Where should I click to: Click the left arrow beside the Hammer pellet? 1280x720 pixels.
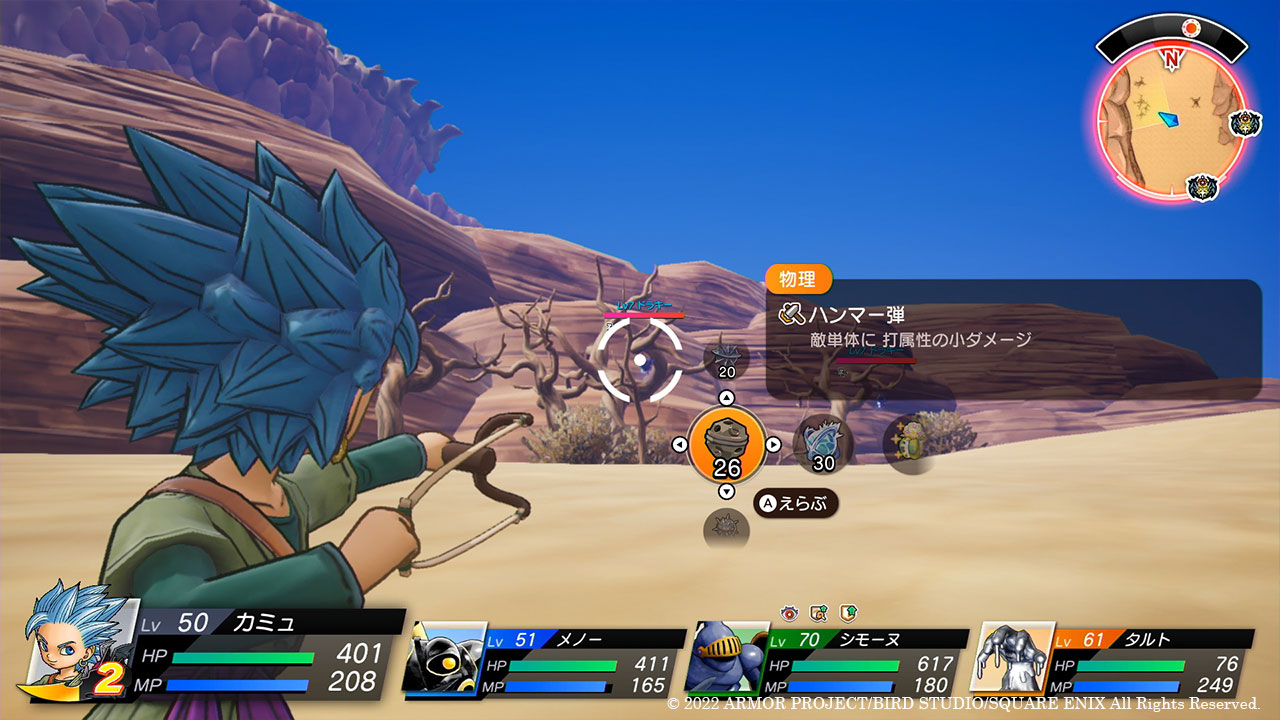click(680, 445)
